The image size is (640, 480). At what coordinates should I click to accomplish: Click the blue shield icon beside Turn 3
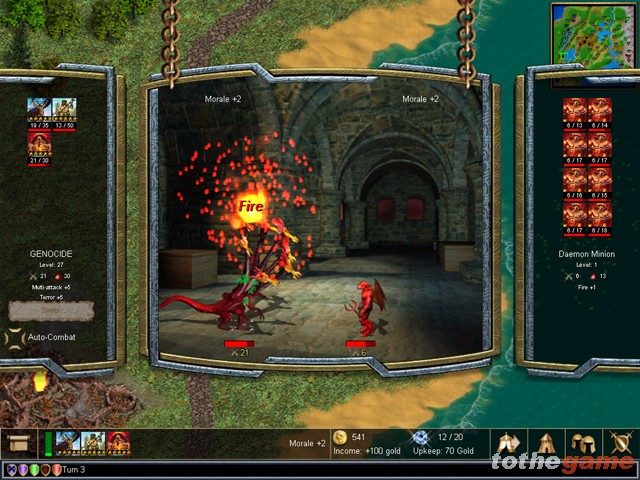click(x=11, y=470)
